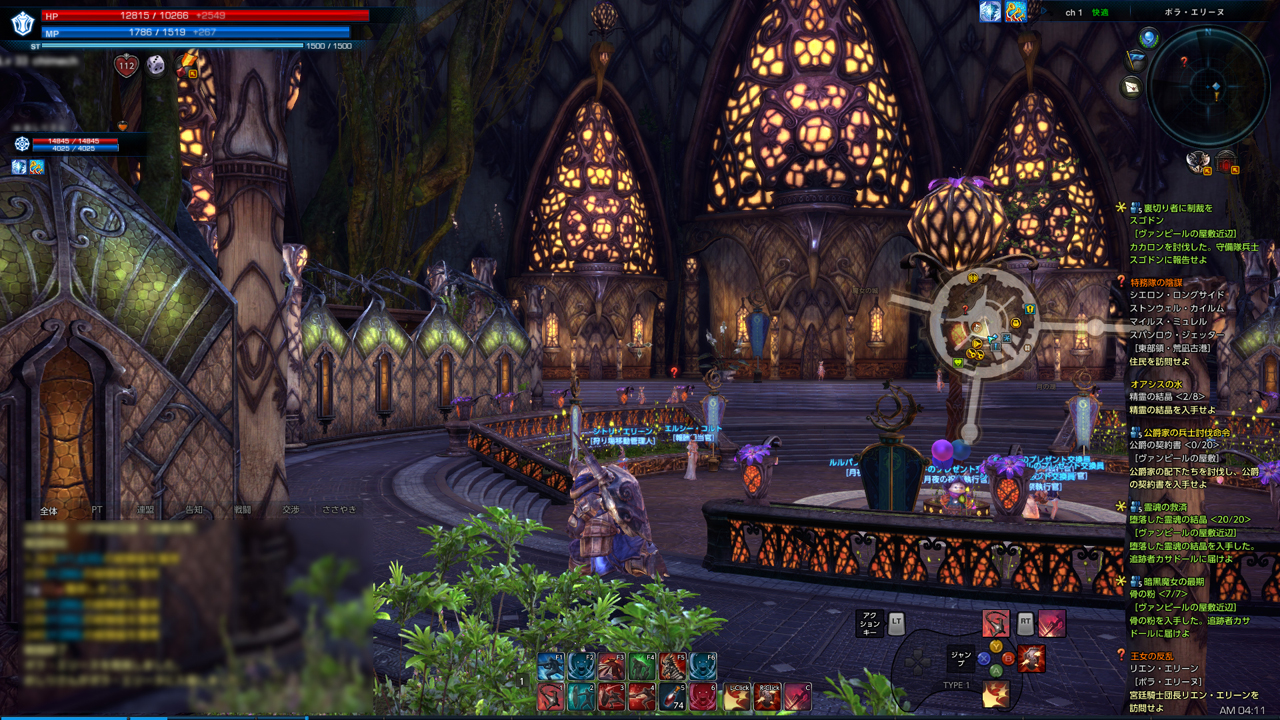The height and width of the screenshot is (720, 1280).
Task: Activate the F5 armored beast skill
Action: point(673,666)
